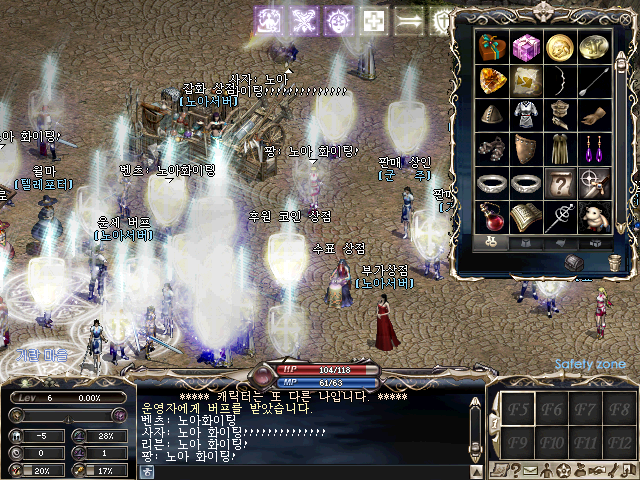640x480 pixels.
Task: Open the help question mark menu
Action: (515, 470)
